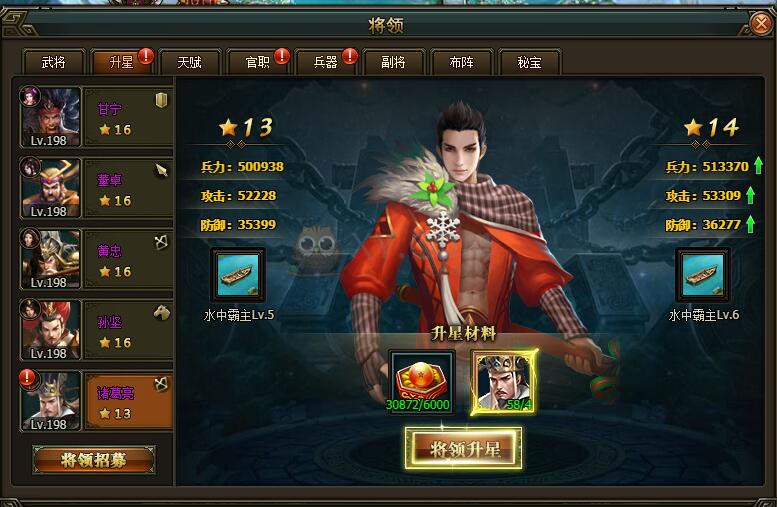Open the 秘宝 treasure tab
Viewport: 777px width, 507px height.
[x=529, y=62]
